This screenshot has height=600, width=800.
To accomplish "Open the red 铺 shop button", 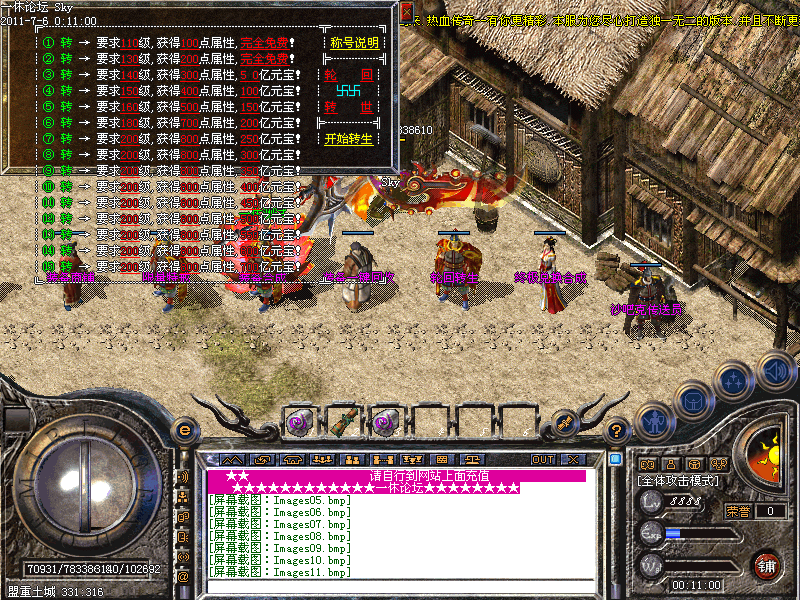I will 766,565.
